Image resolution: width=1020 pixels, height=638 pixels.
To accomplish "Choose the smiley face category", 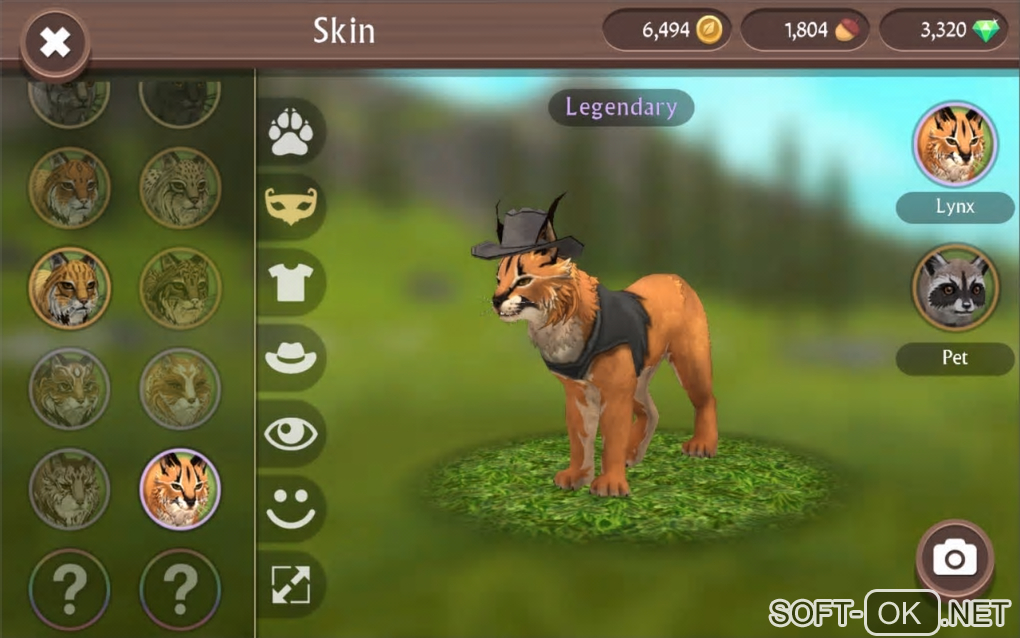I will pos(291,508).
